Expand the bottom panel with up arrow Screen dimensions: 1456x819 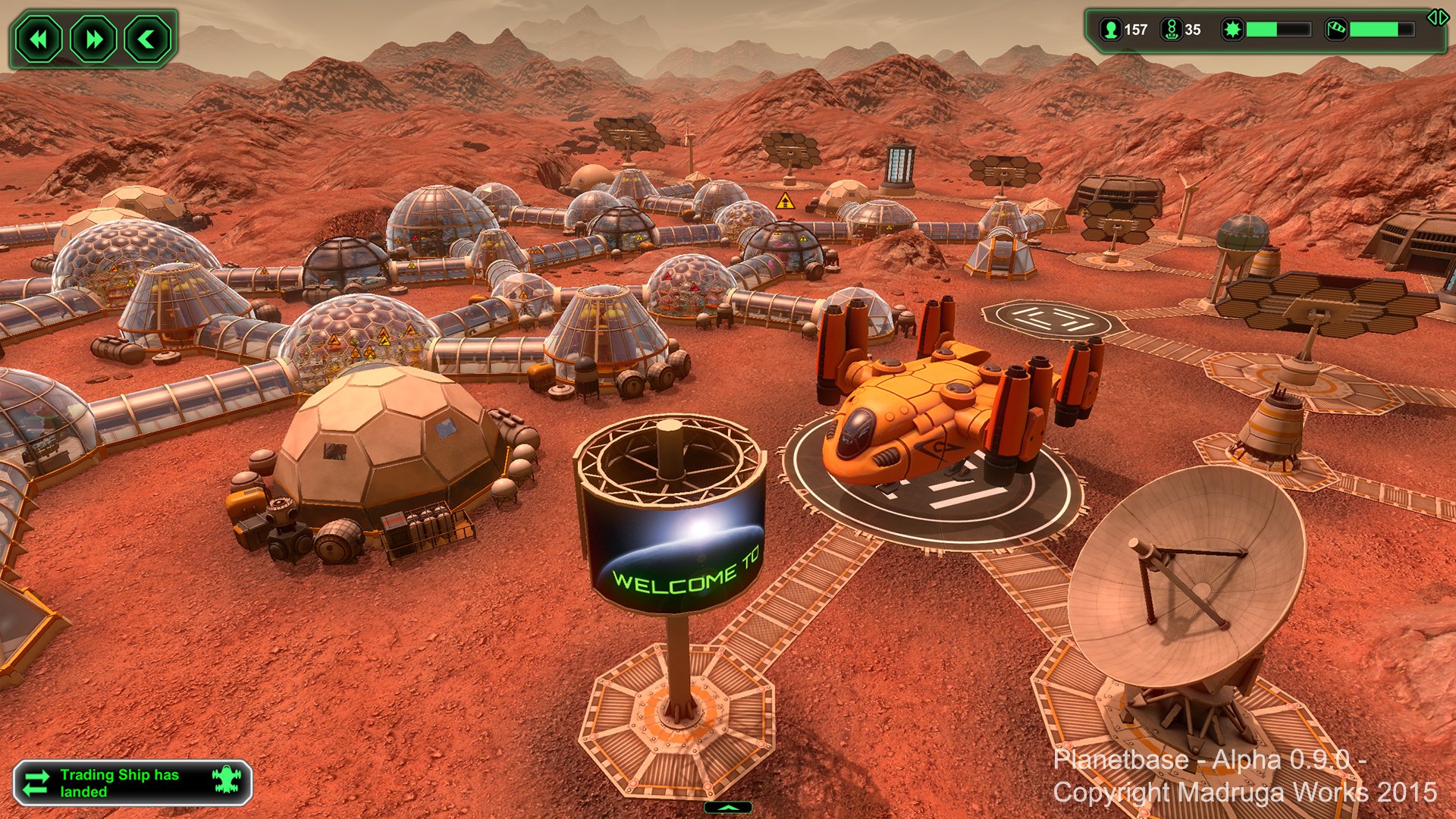click(728, 808)
